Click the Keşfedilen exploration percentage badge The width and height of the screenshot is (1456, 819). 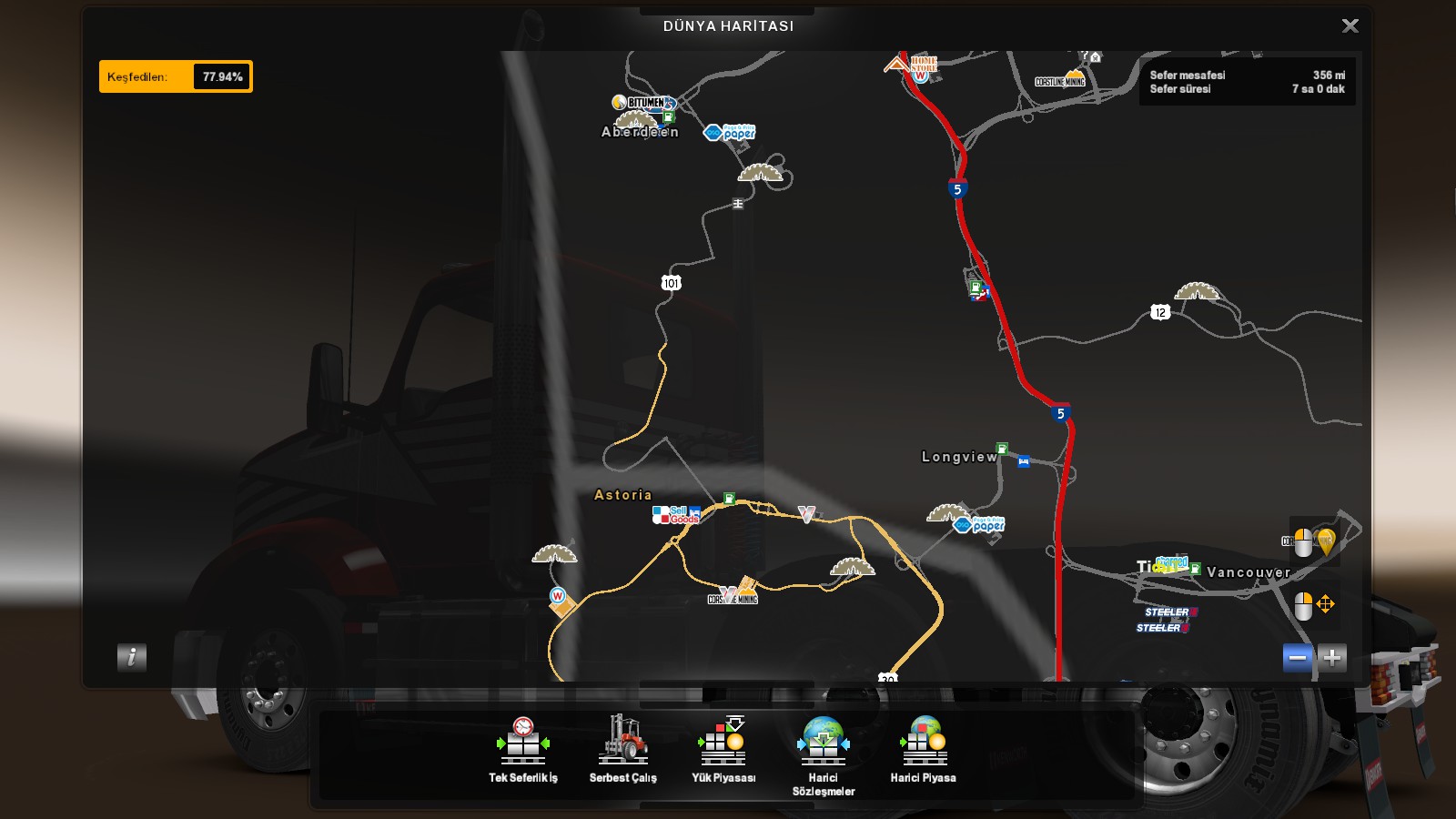[x=176, y=76]
